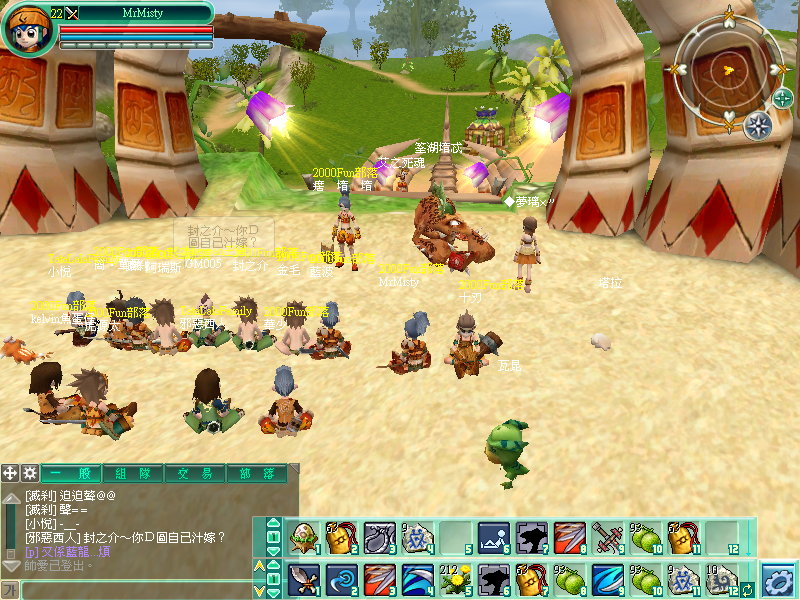The width and height of the screenshot is (800, 600).
Task: Click the green rotate button at hotbar end
Action: tap(747, 590)
